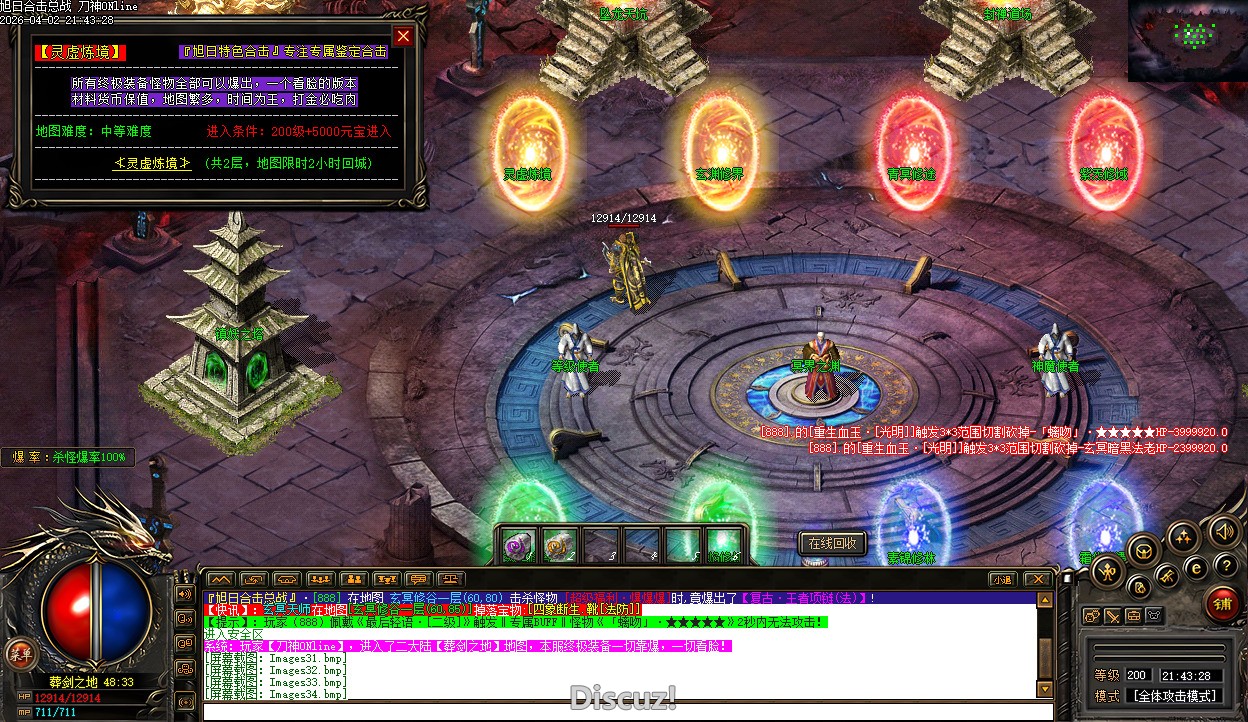Viewport: 1248px width, 722px height.
Task: Close the chat panel with the X button
Action: click(x=1038, y=579)
